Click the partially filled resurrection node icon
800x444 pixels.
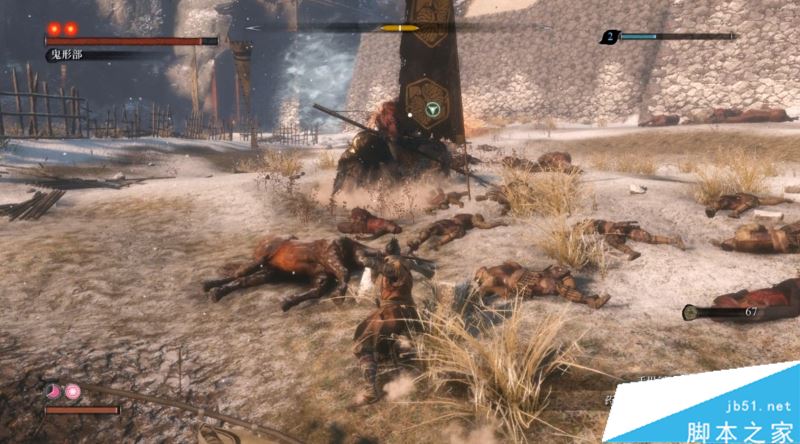click(53, 391)
